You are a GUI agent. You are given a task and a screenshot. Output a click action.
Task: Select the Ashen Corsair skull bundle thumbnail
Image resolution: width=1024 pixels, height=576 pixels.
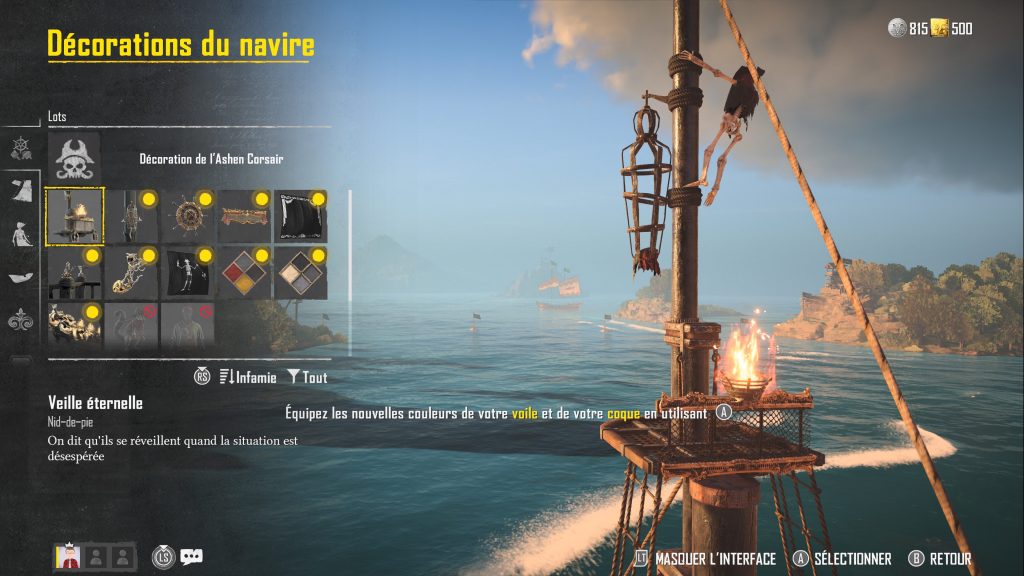(x=75, y=157)
